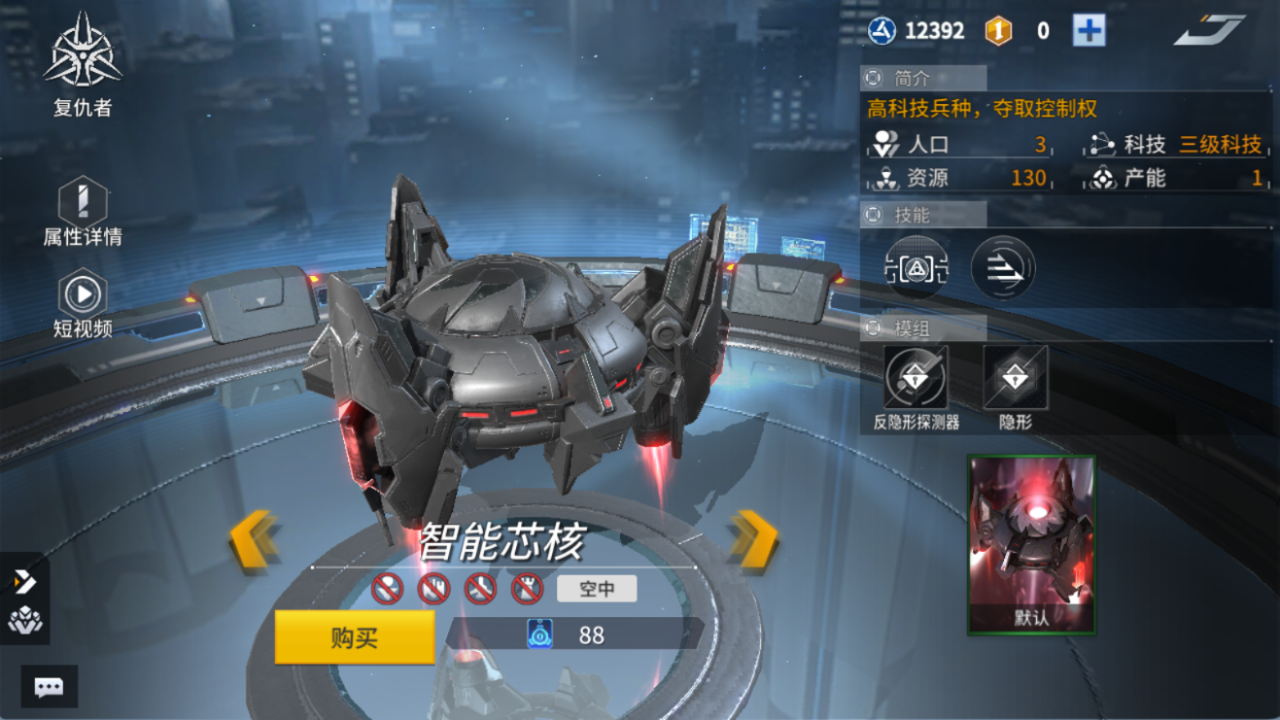Add currency with the blue plus button
The height and width of the screenshot is (720, 1280).
[1089, 31]
